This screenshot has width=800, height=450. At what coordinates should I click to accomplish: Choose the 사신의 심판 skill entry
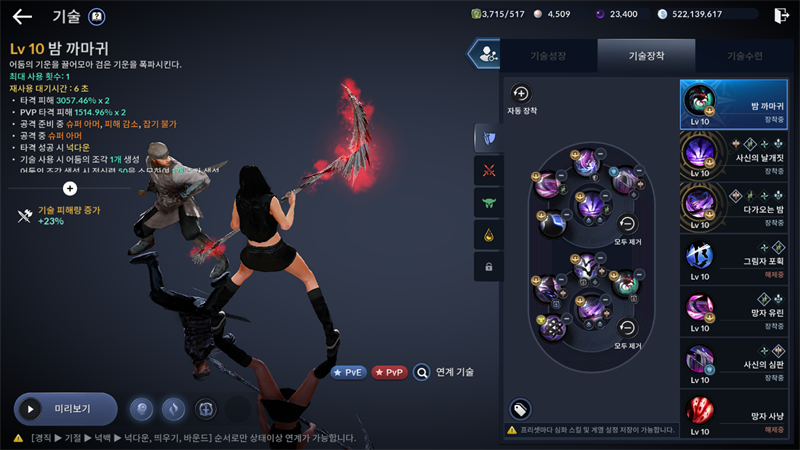(x=738, y=362)
